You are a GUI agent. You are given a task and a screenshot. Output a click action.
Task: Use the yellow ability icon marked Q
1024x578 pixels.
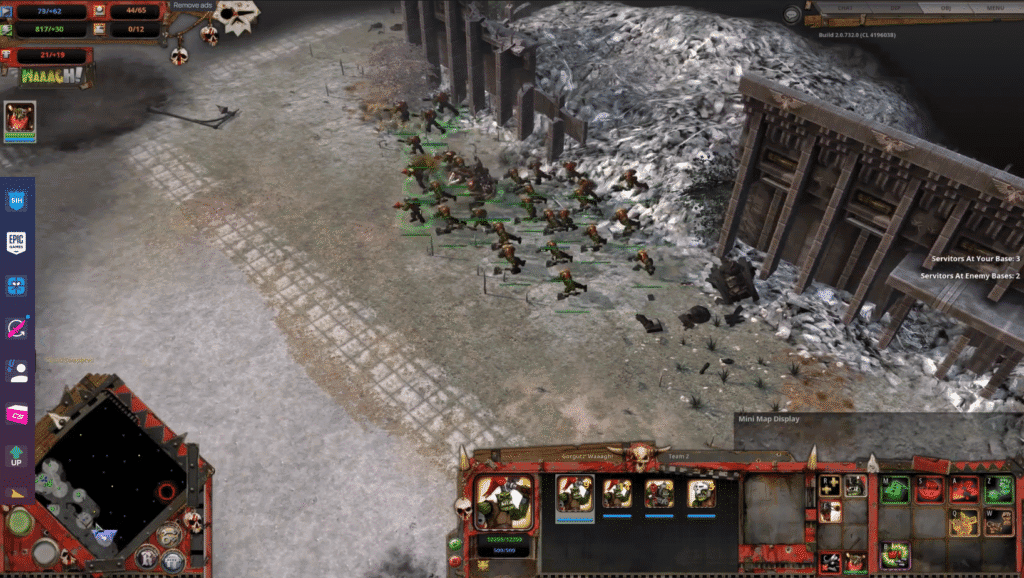coord(964,522)
